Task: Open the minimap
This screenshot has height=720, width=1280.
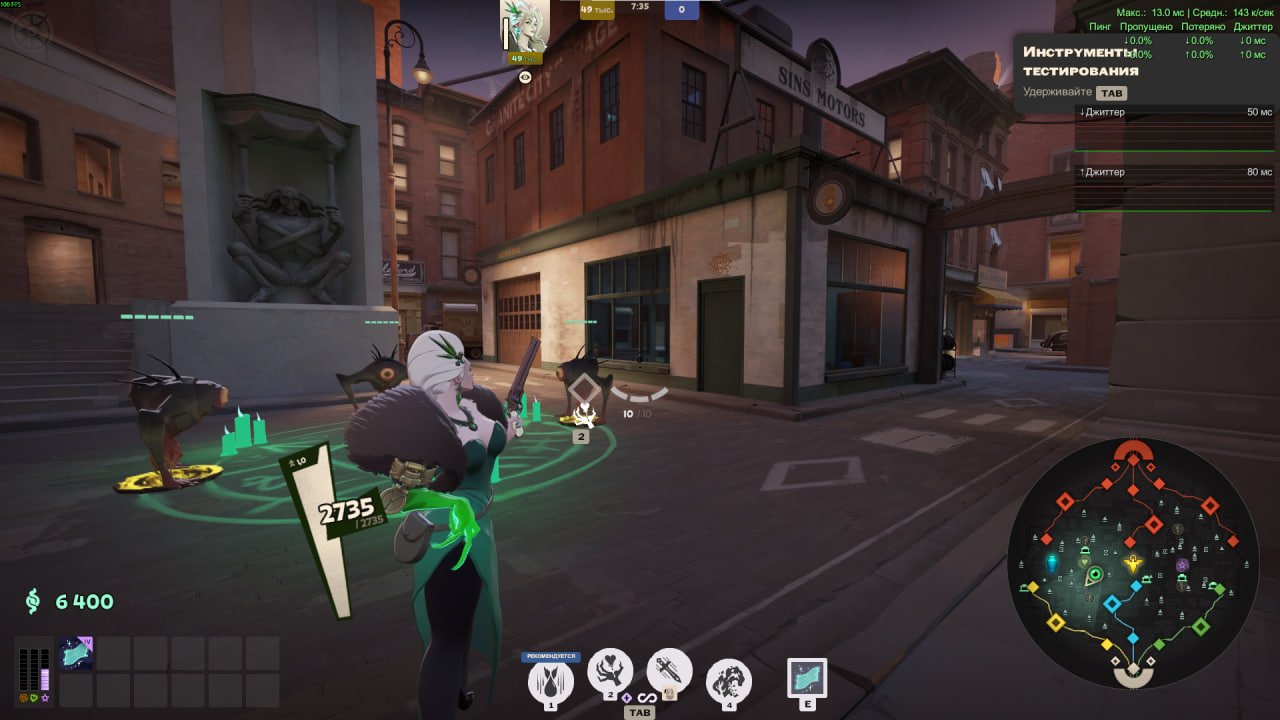Action: pyautogui.click(x=1132, y=563)
